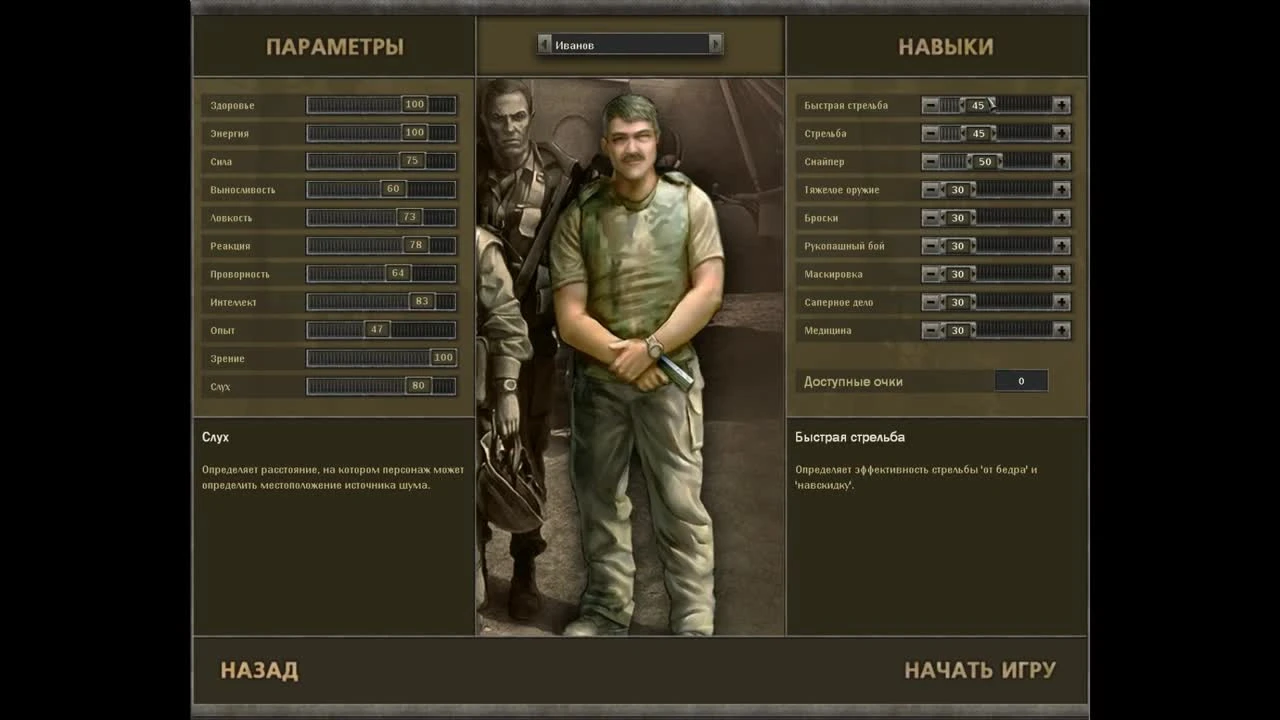Open the Иванов name selection list
This screenshot has width=1280, height=720.
point(630,44)
